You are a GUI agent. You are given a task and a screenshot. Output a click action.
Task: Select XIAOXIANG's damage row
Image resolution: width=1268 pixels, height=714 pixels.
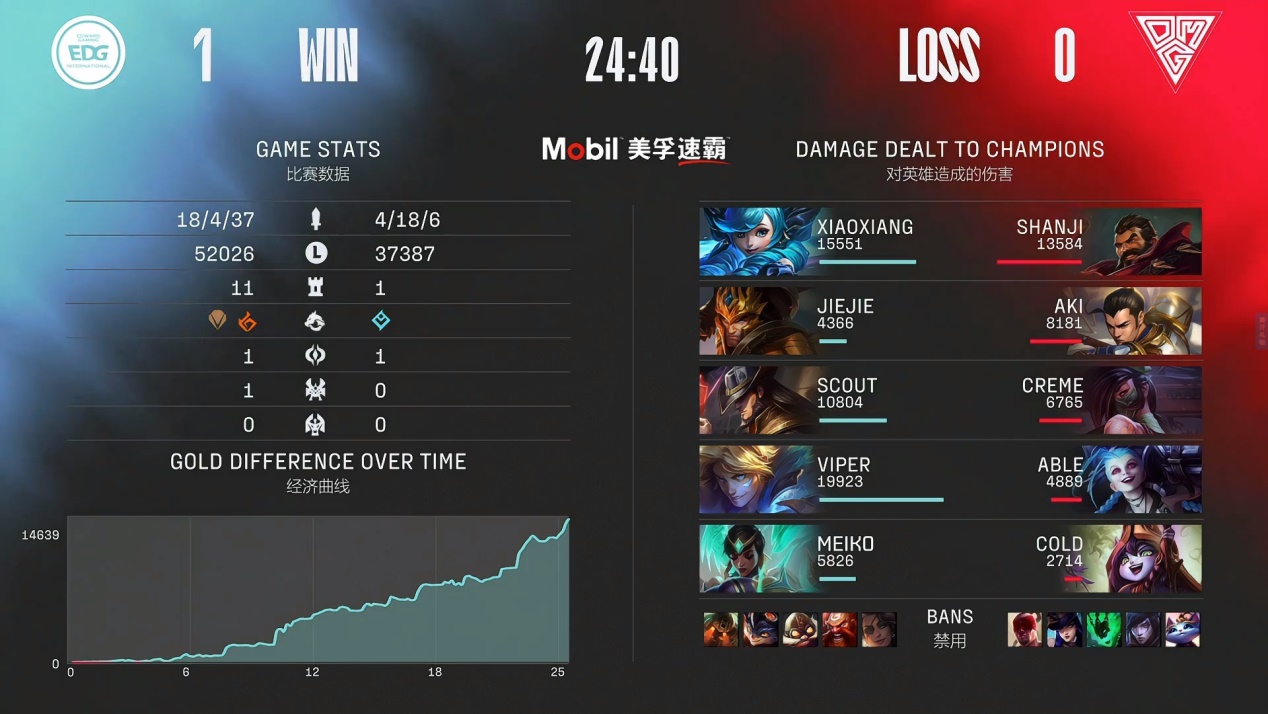click(950, 242)
